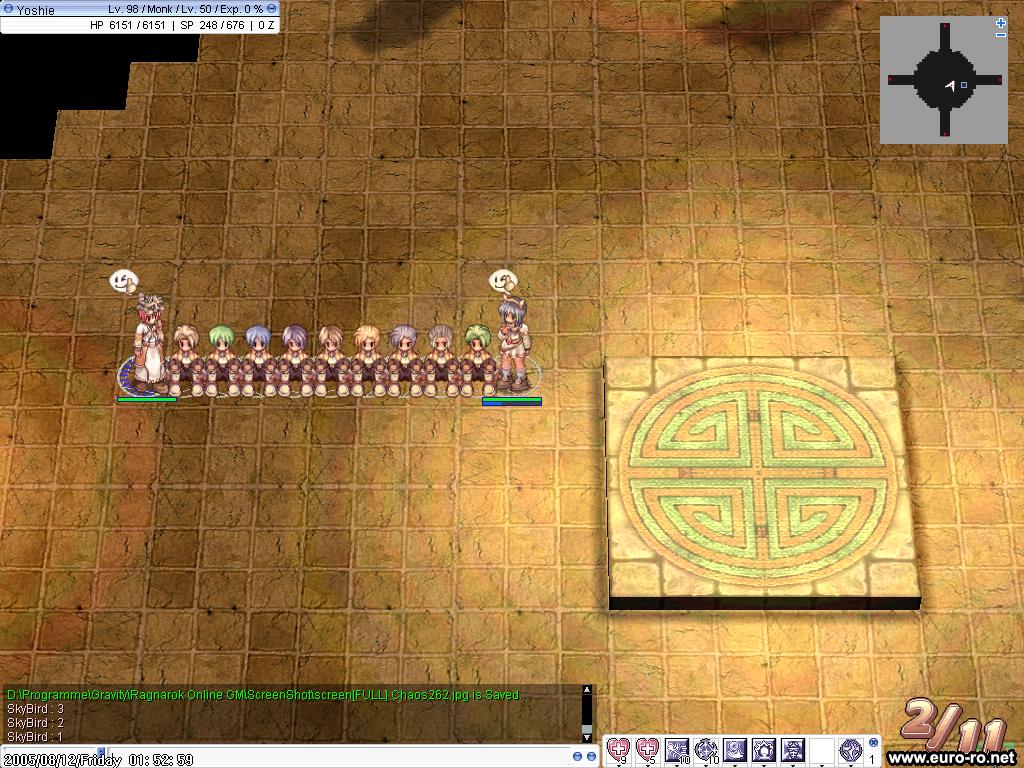The height and width of the screenshot is (768, 1024).
Task: Trigger the fury aura skill icon
Action: coord(764,750)
